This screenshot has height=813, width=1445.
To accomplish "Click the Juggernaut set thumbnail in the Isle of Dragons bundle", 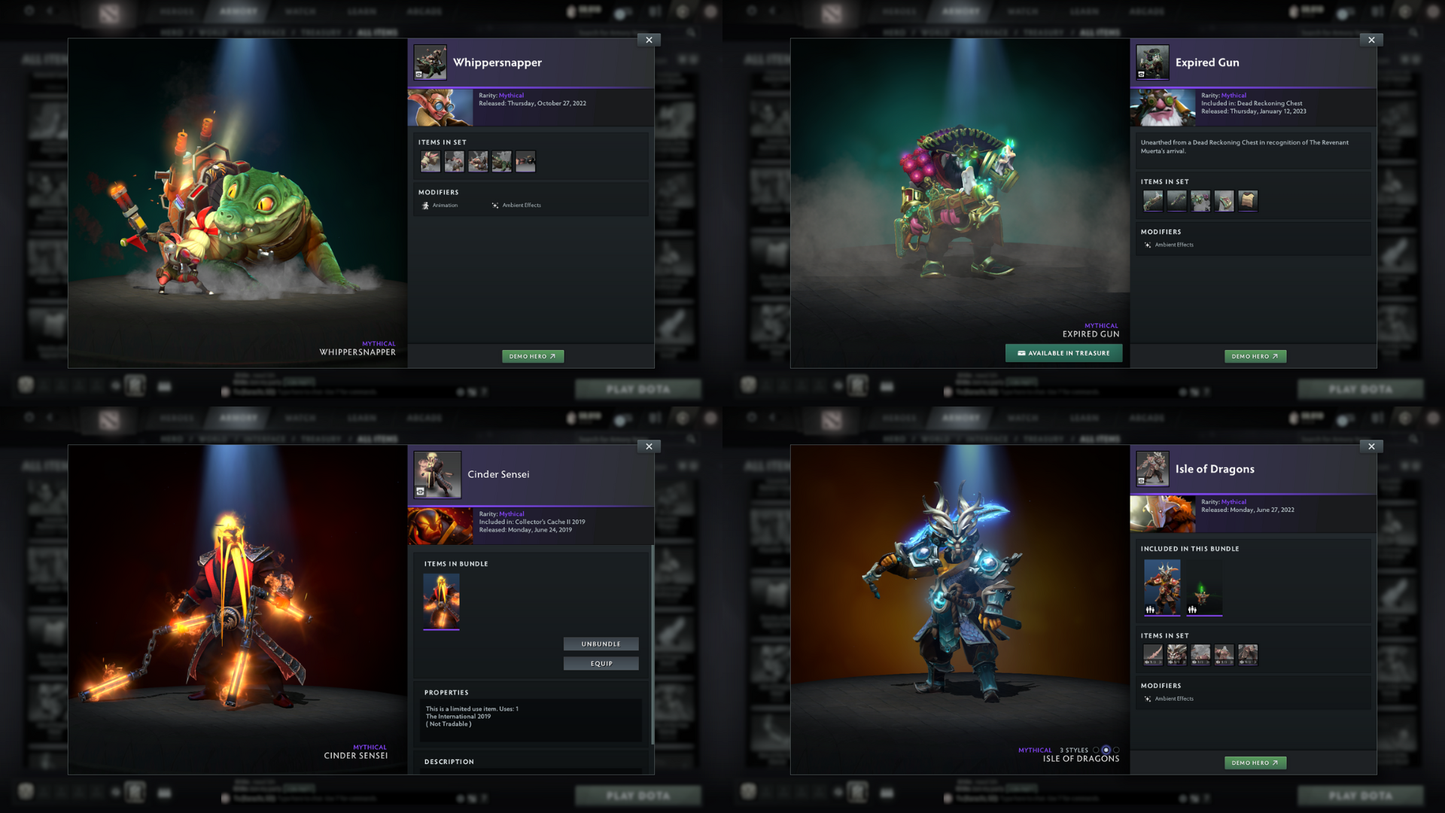I will coord(1160,587).
